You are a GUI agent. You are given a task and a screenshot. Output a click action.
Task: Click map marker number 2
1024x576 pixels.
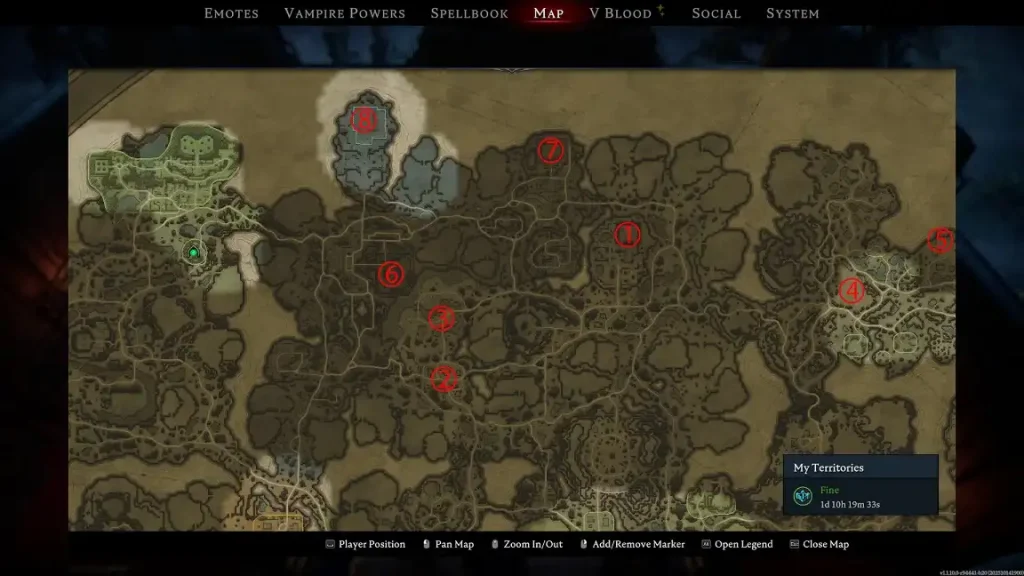click(x=444, y=379)
